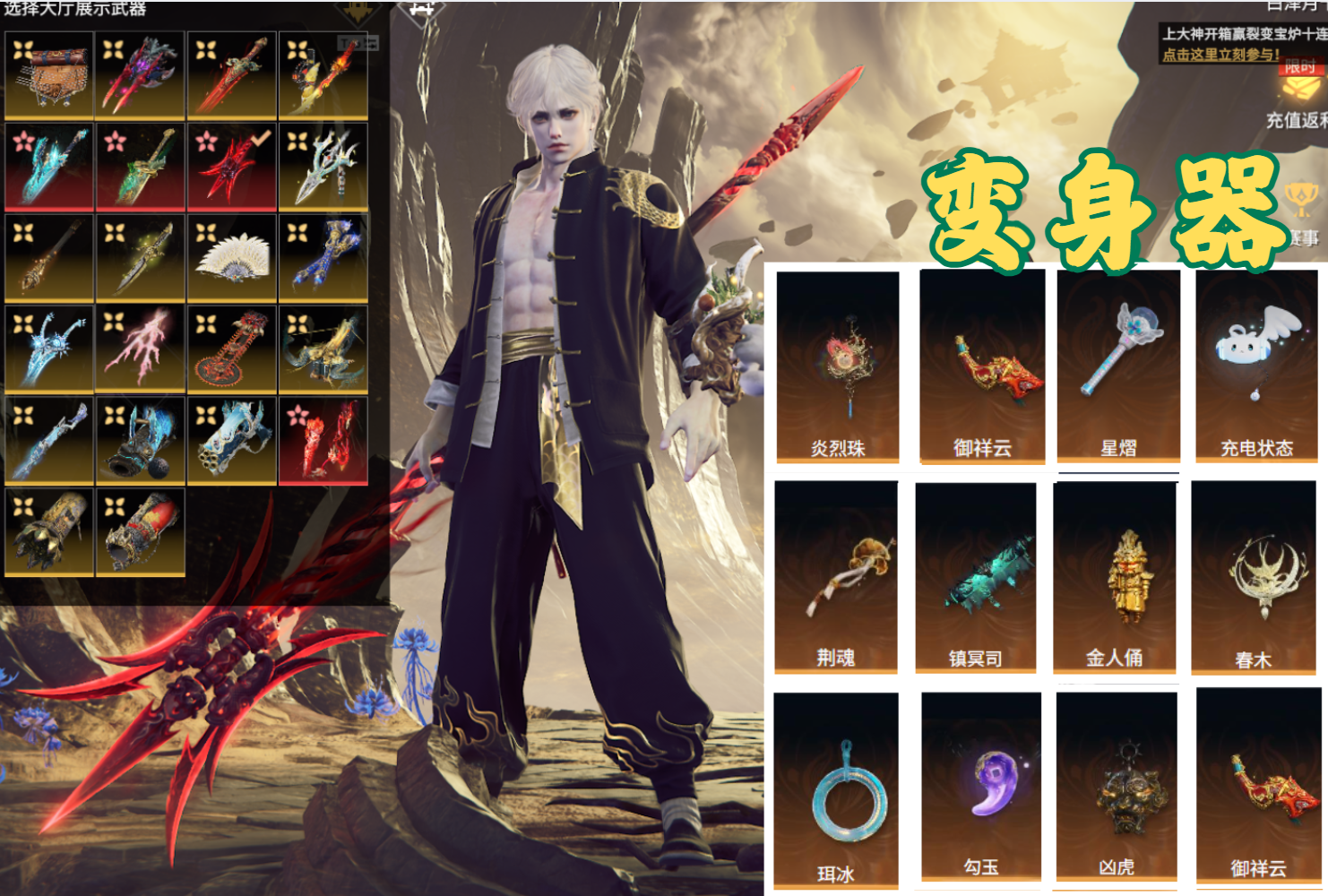Choose the drum-shaped weapon in first slot
Screen dimensions: 1328x896
click(48, 75)
